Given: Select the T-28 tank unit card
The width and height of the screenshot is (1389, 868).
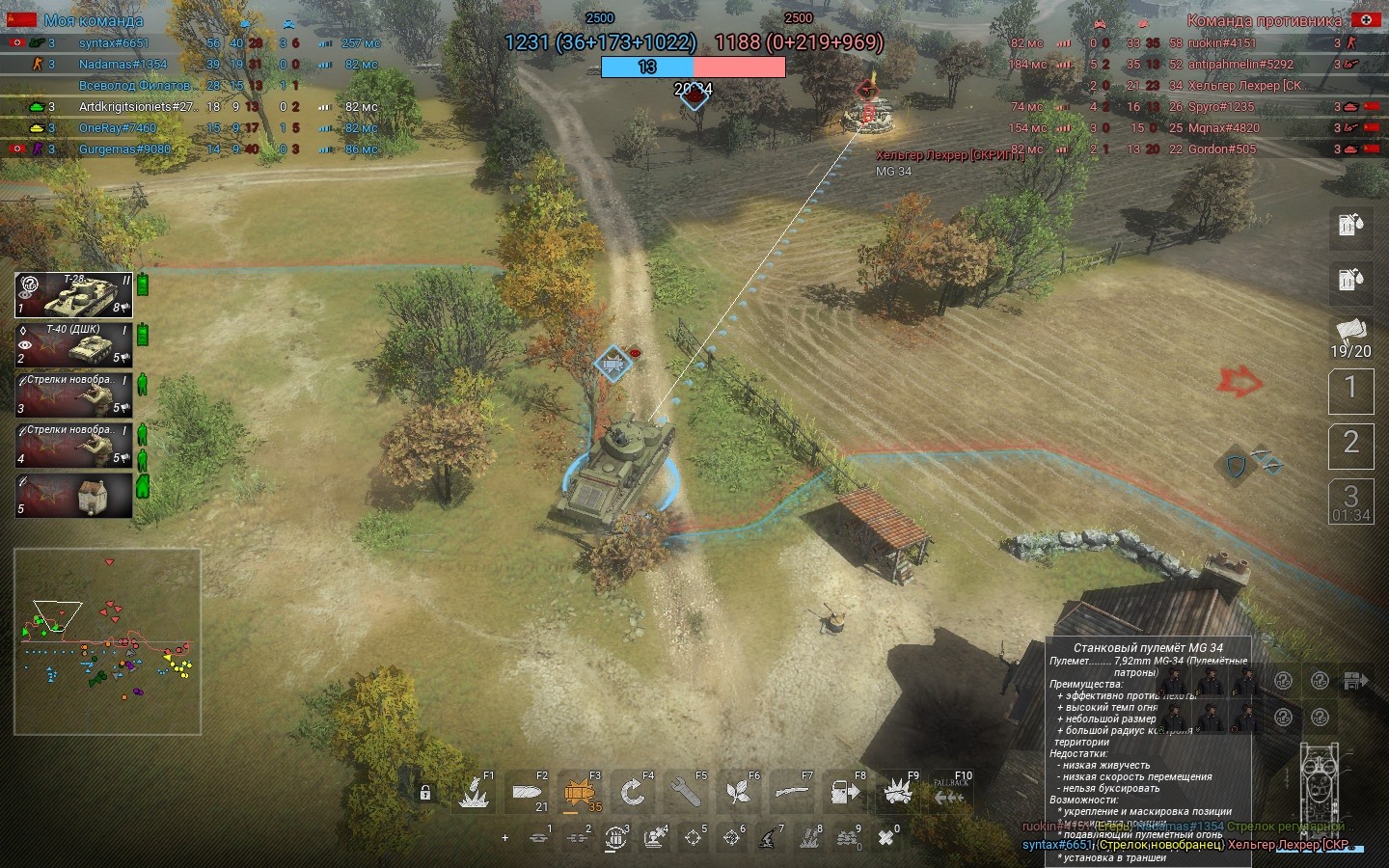Looking at the screenshot, I should pos(73,295).
